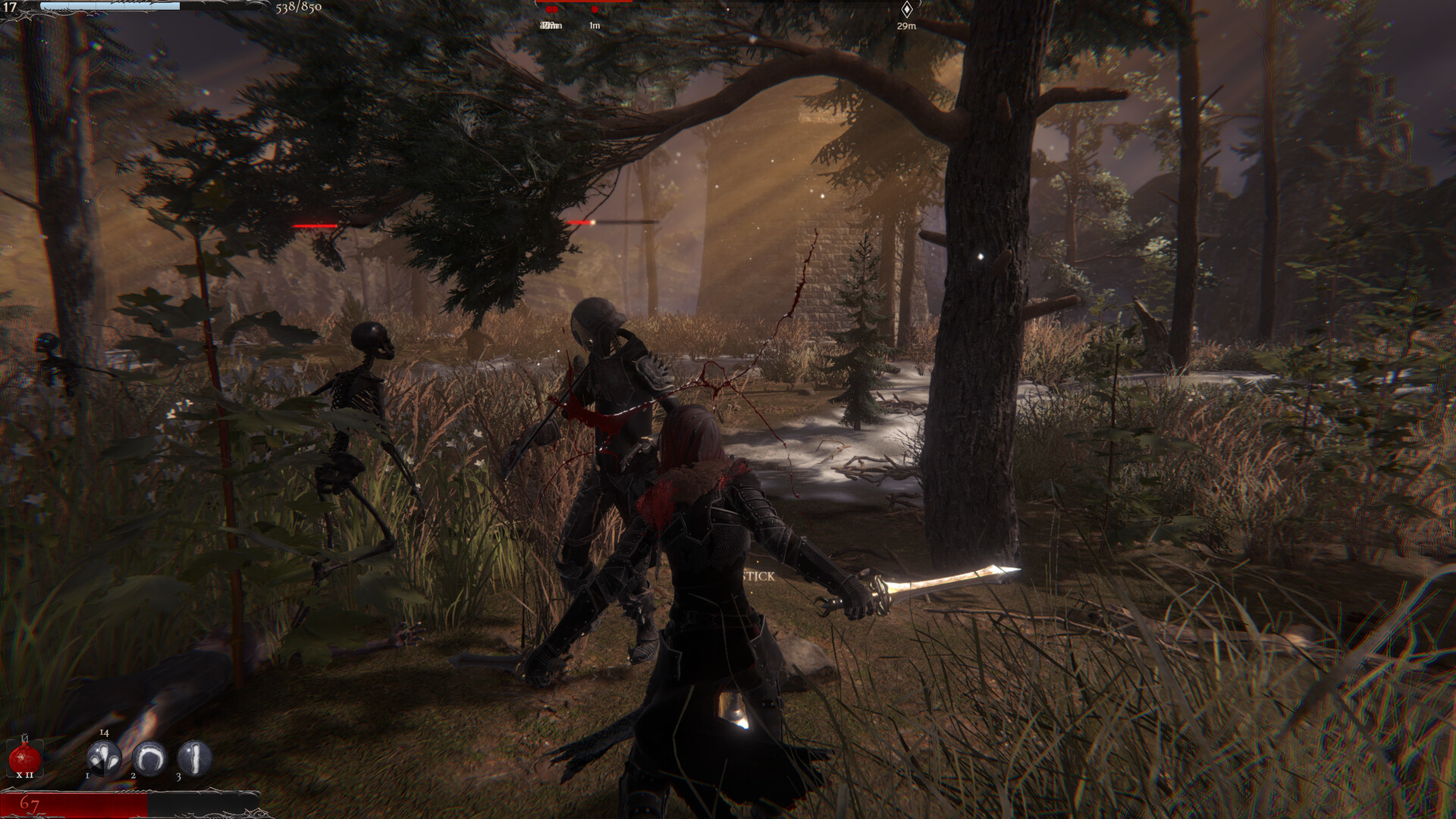This screenshot has width=1456, height=819.
Task: Cast the vertical slash ability in slot 3
Action: click(x=194, y=757)
